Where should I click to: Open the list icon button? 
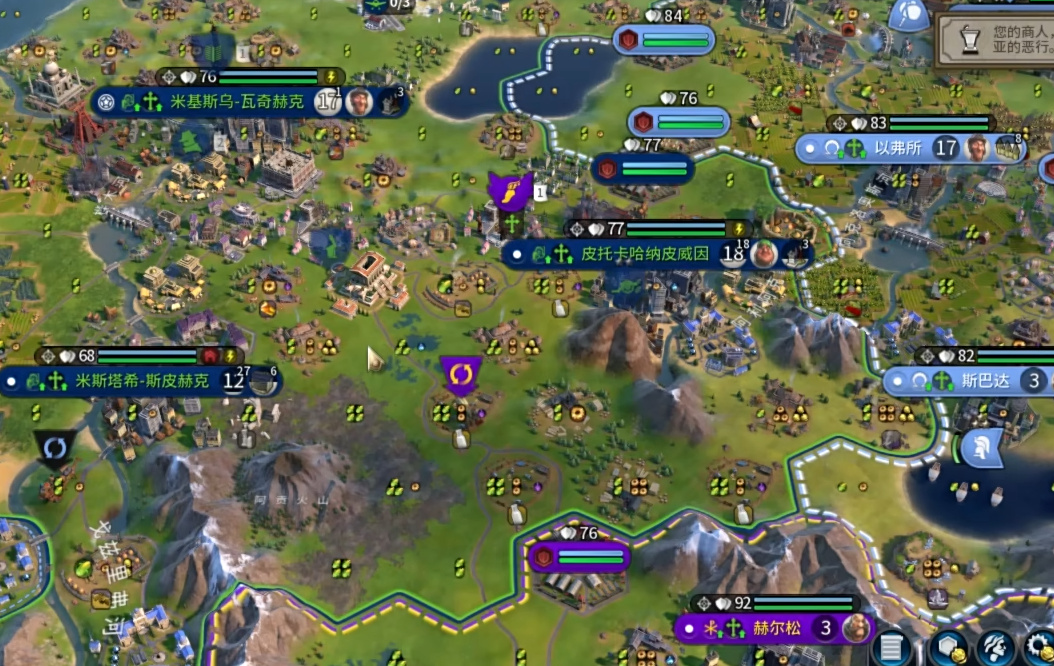[x=891, y=649]
